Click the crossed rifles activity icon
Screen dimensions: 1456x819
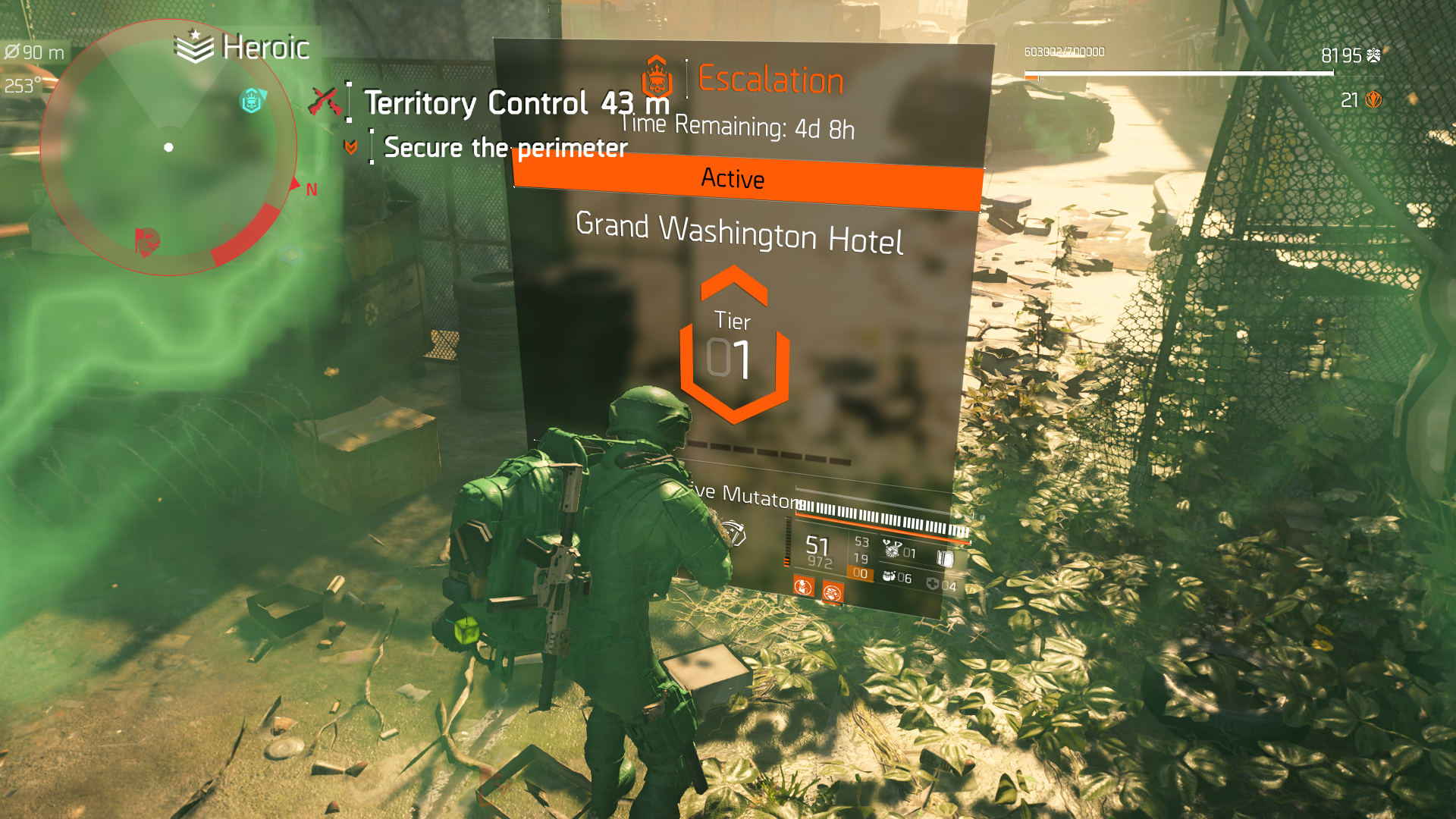324,102
